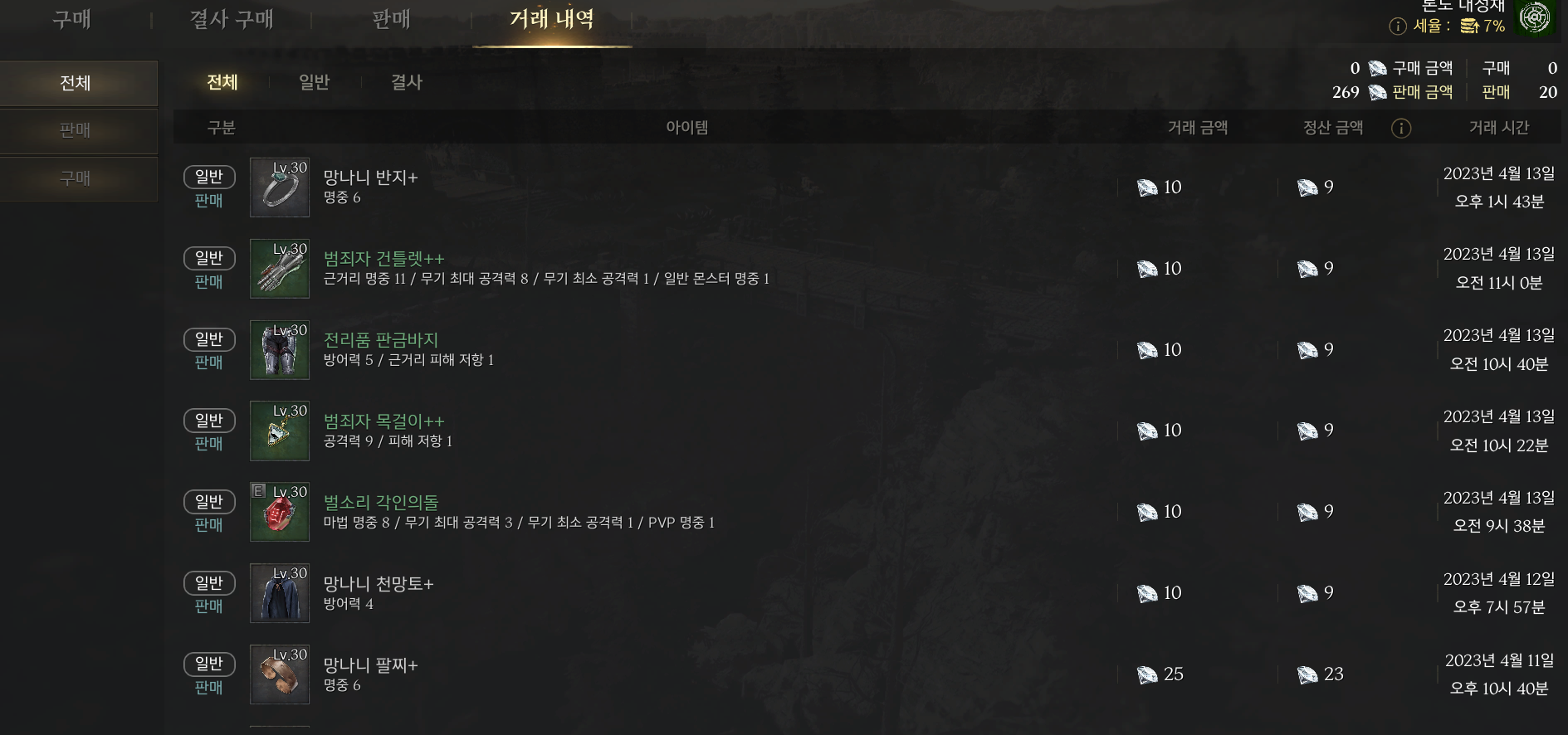
Task: Click the diamond currency icon next to 판매 금액
Action: (x=1380, y=92)
